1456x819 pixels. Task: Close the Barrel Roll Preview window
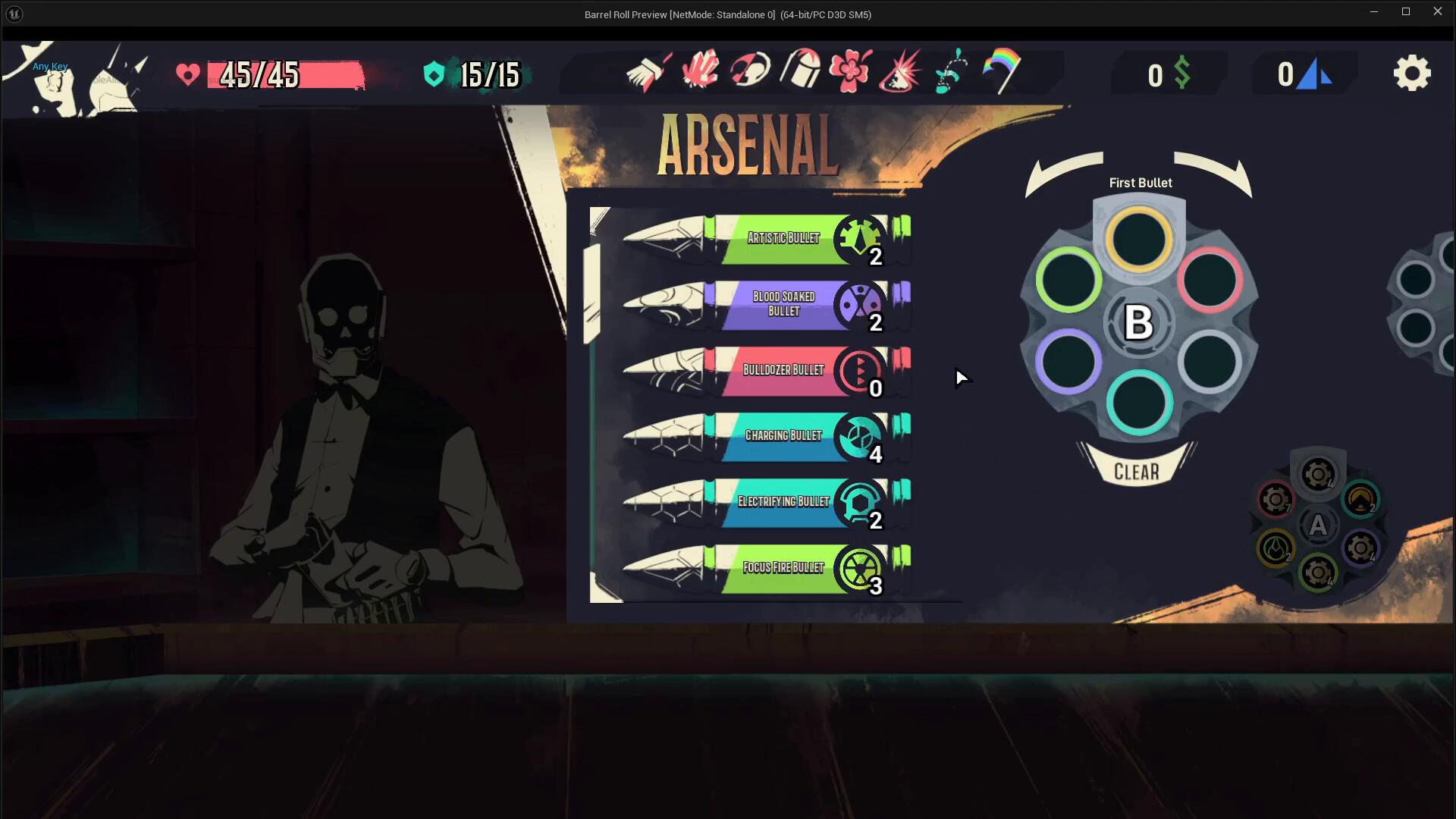[1437, 11]
